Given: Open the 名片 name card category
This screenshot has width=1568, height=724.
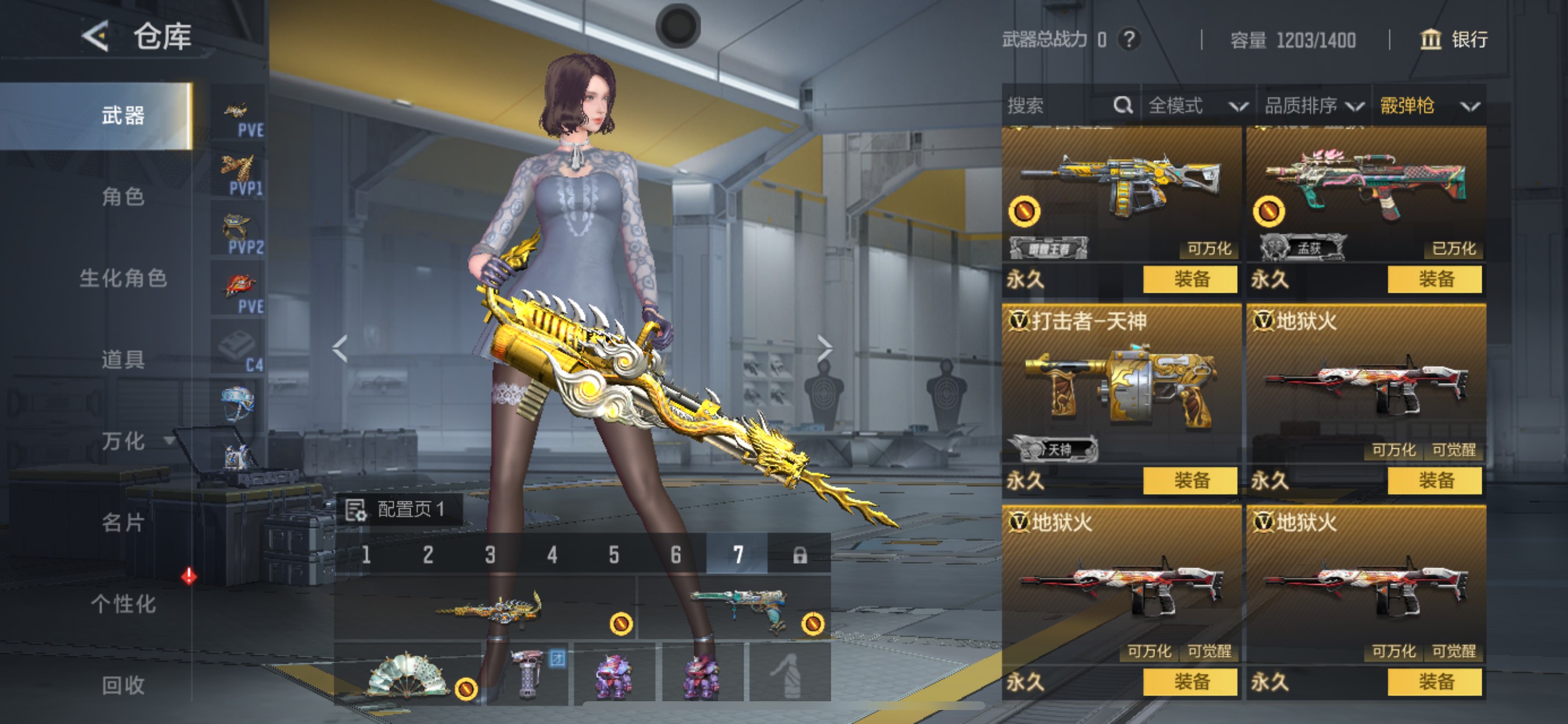Looking at the screenshot, I should pyautogui.click(x=123, y=522).
